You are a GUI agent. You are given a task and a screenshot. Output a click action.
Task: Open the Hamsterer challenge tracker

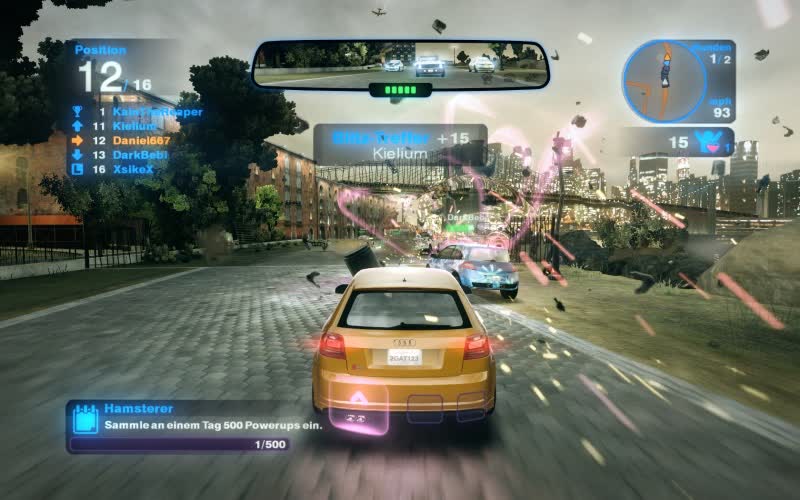178,426
